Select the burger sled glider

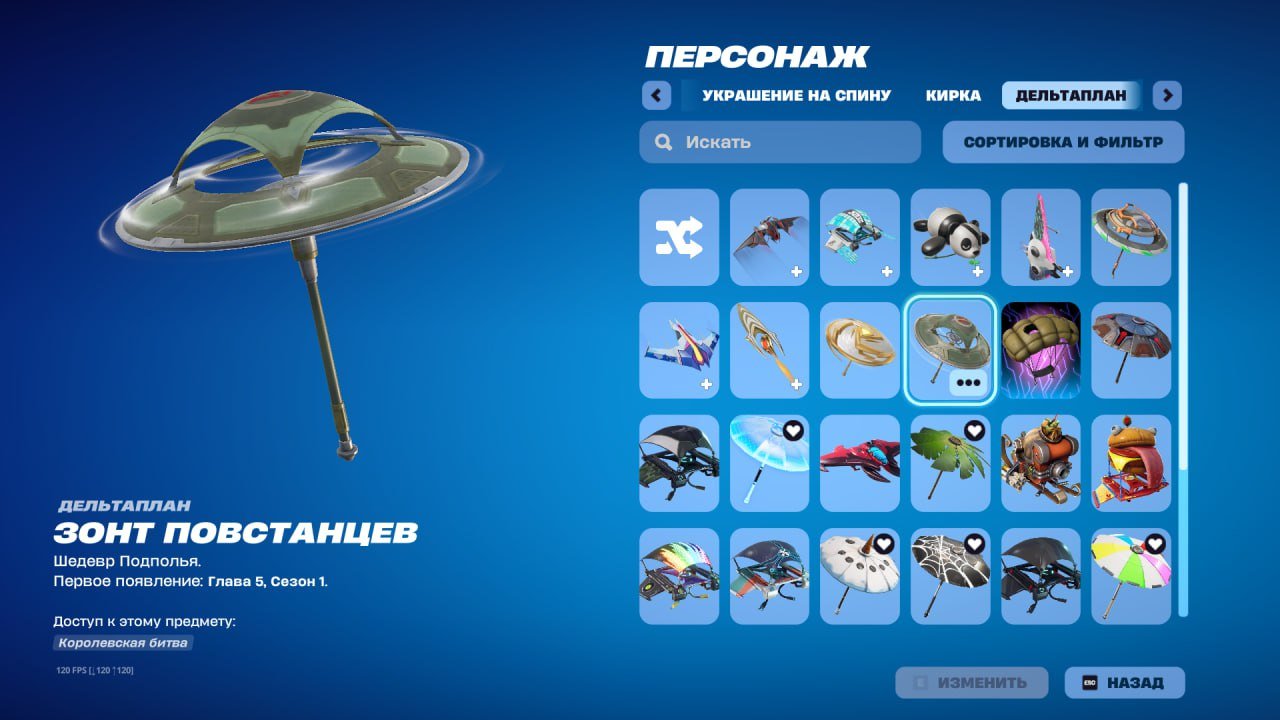[x=1131, y=465]
